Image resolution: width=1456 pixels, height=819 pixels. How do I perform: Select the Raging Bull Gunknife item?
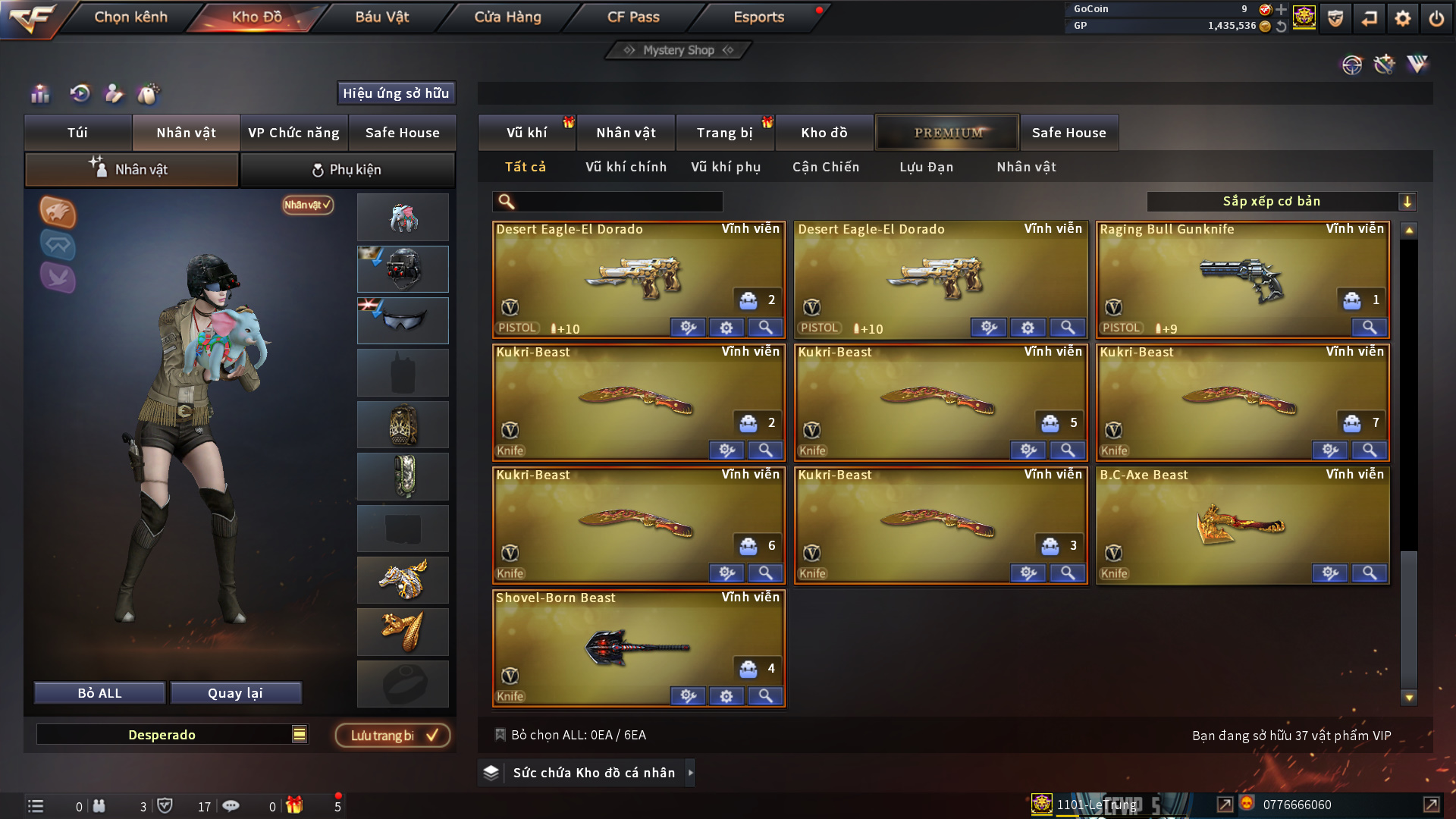[1242, 278]
